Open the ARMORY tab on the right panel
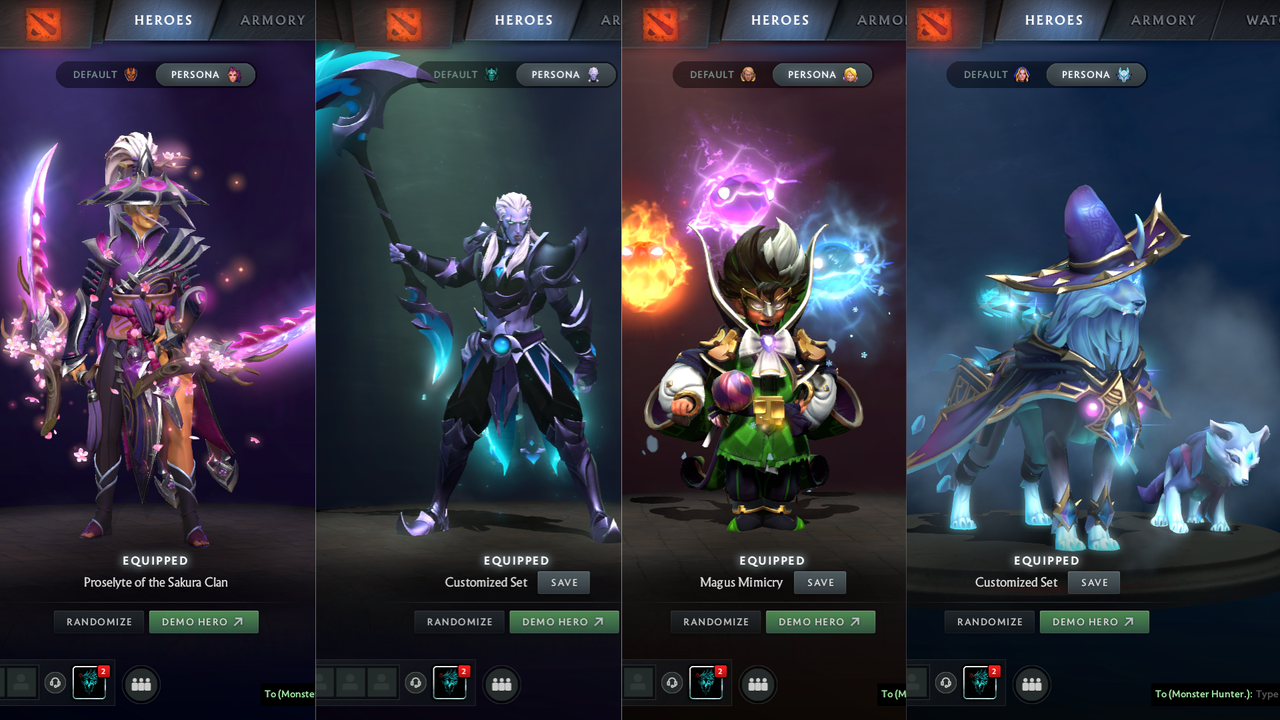This screenshot has height=720, width=1280. pos(1163,20)
